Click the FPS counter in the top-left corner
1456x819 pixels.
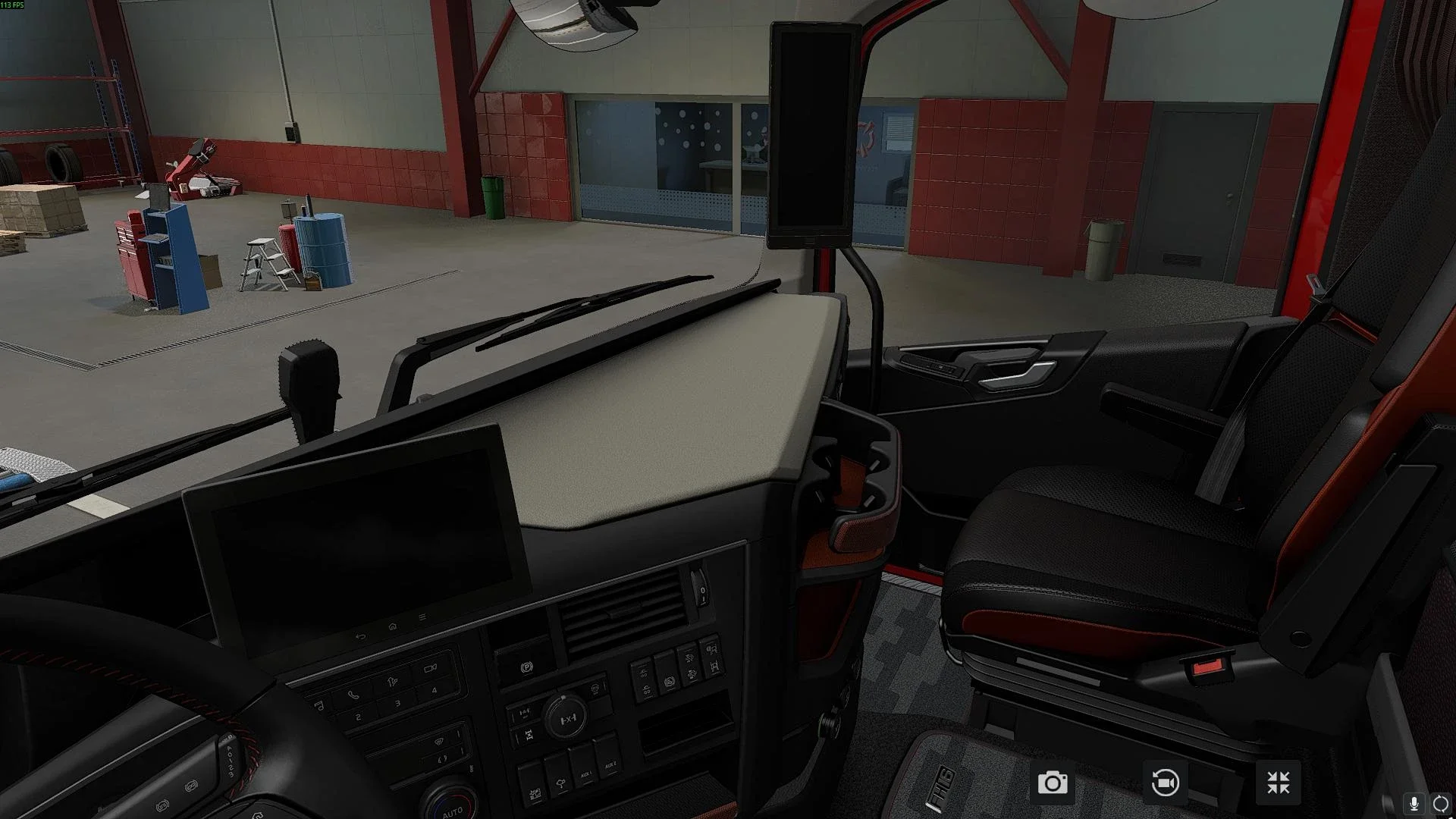tap(14, 5)
